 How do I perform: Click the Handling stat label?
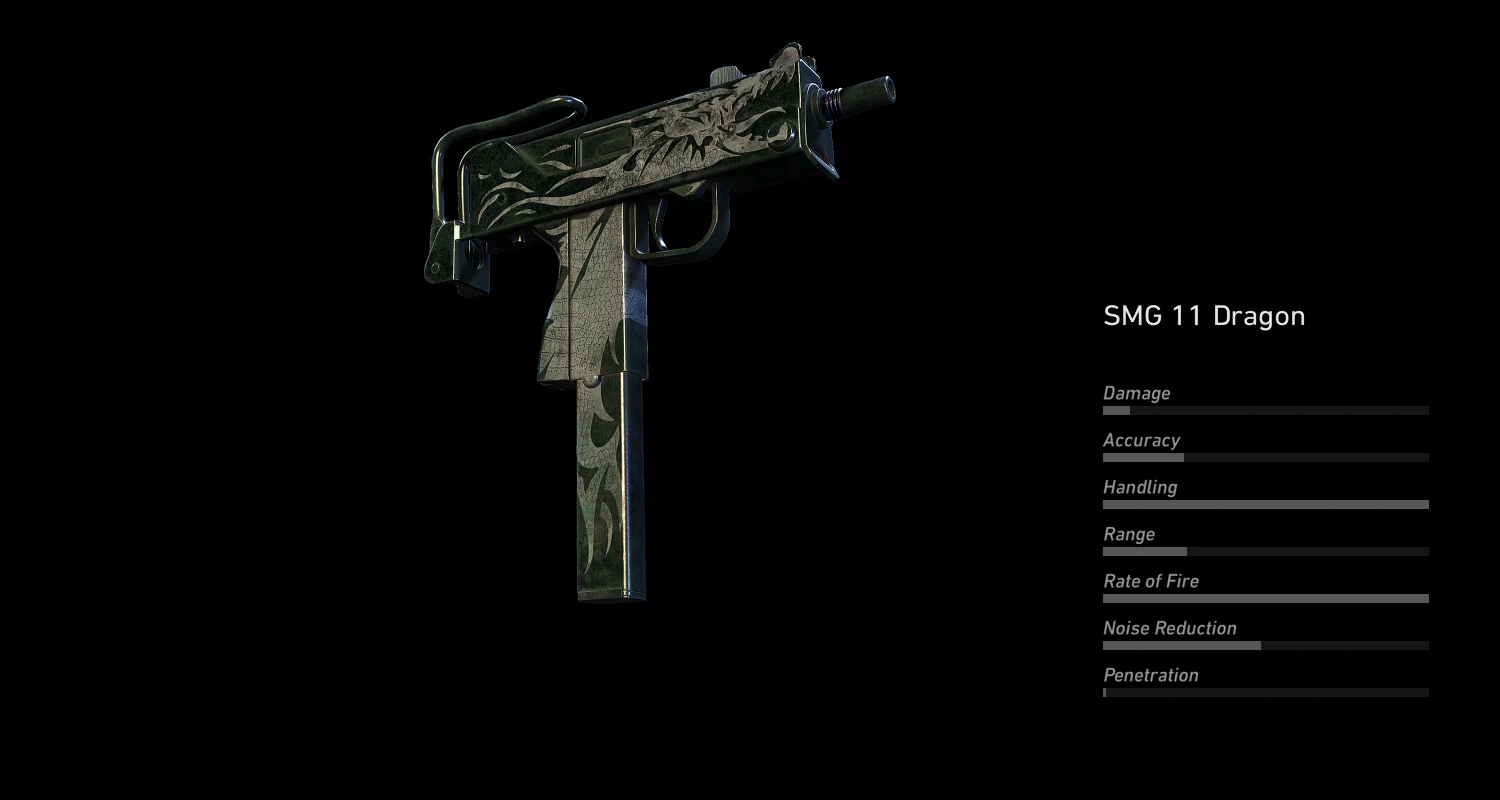[1141, 487]
